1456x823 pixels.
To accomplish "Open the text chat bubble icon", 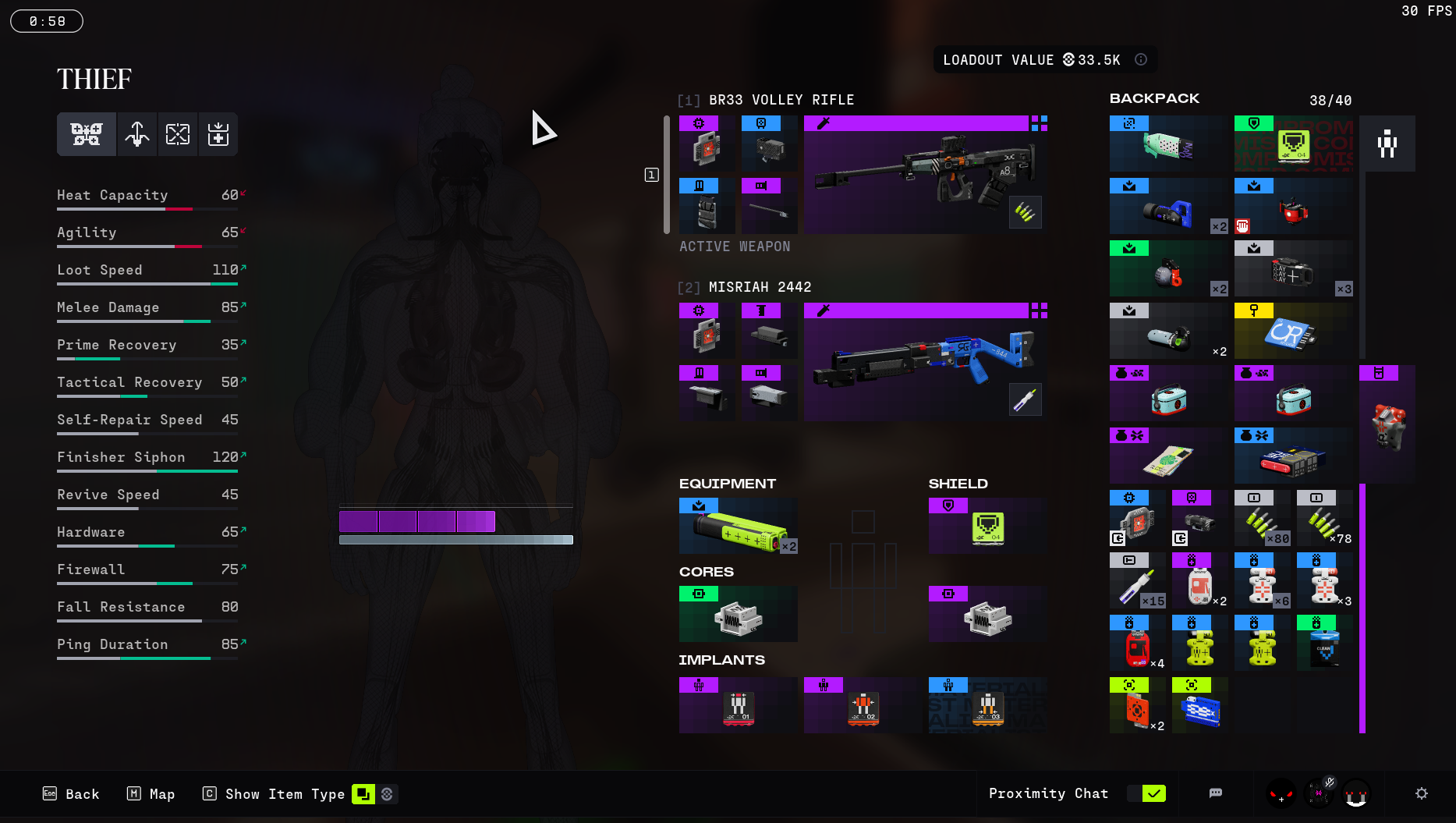I will point(1215,793).
